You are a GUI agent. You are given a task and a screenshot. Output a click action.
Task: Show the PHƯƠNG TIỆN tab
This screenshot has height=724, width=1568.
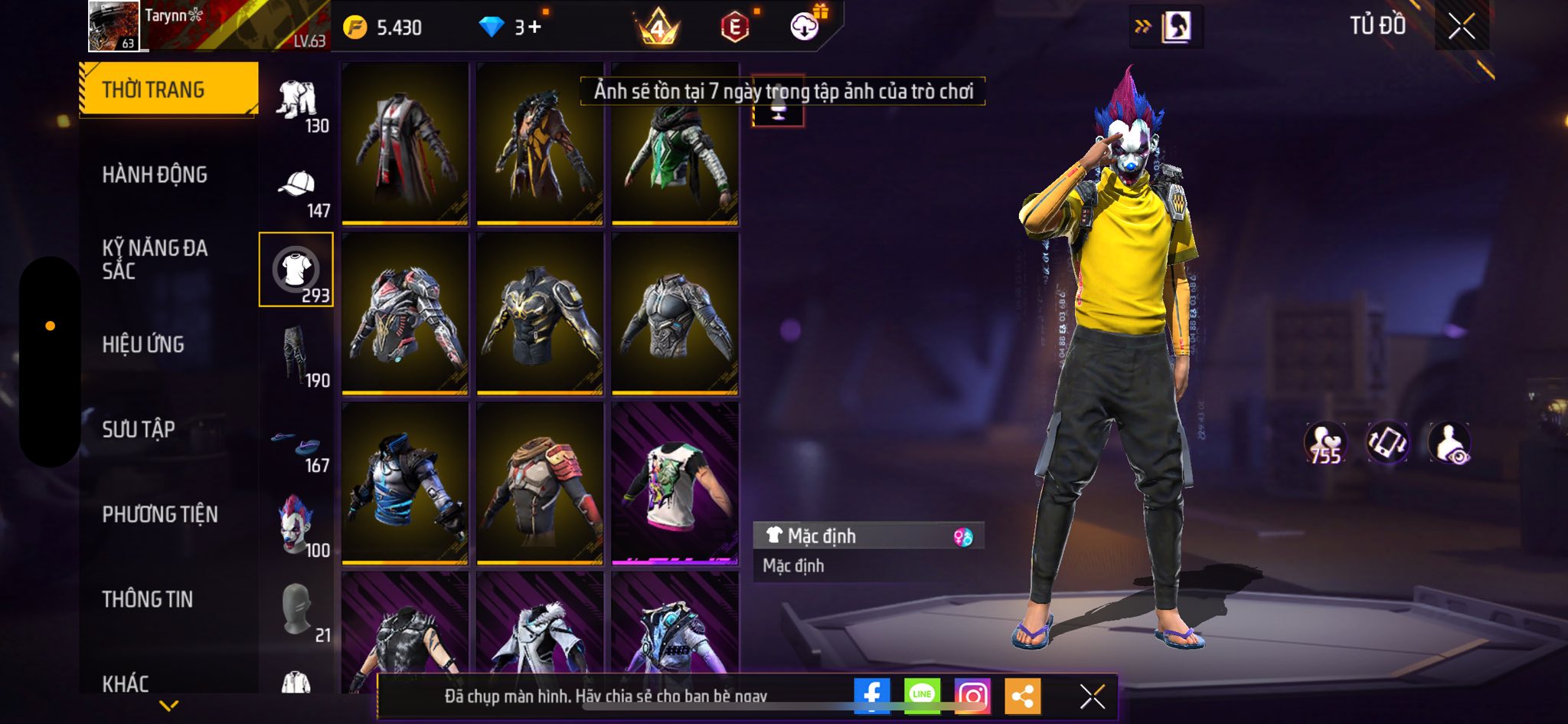click(160, 514)
